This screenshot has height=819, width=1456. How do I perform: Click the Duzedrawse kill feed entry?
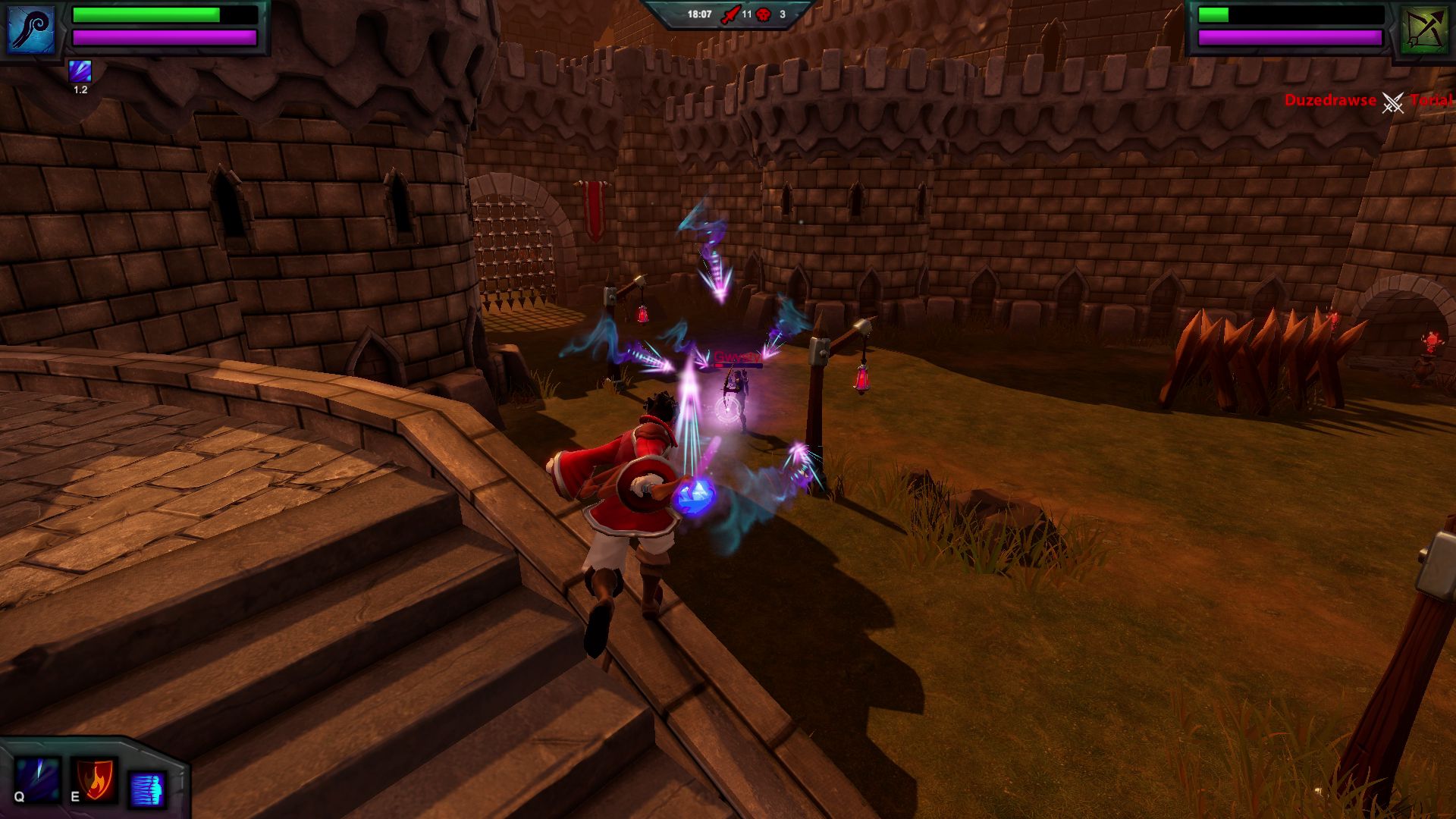click(x=1329, y=100)
